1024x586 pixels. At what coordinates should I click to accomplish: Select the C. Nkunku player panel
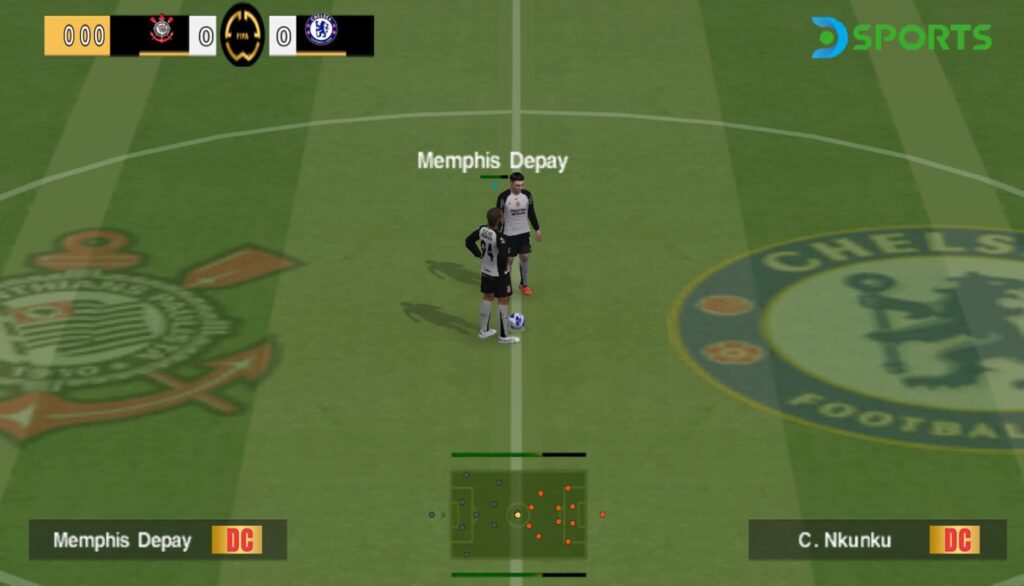click(x=877, y=540)
